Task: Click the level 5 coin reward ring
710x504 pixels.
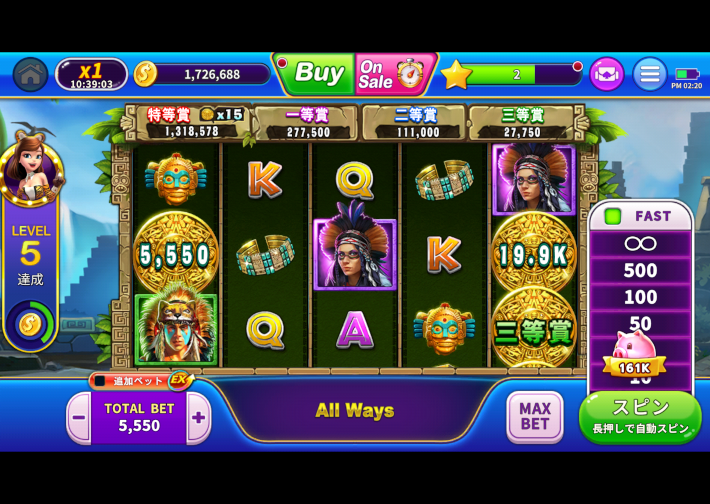Action: tap(30, 323)
